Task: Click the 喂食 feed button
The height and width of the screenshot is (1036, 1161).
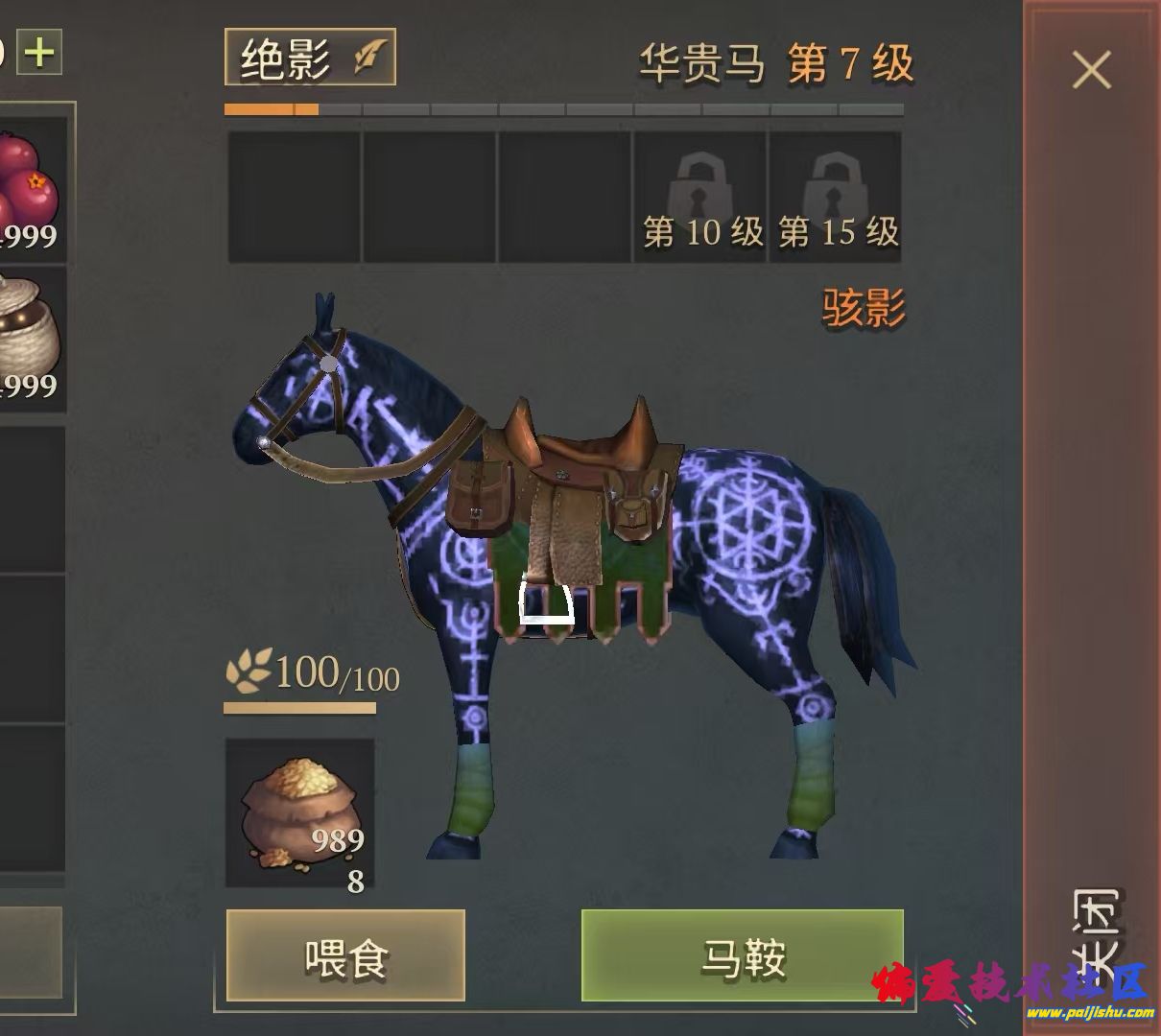Action: tap(345, 955)
